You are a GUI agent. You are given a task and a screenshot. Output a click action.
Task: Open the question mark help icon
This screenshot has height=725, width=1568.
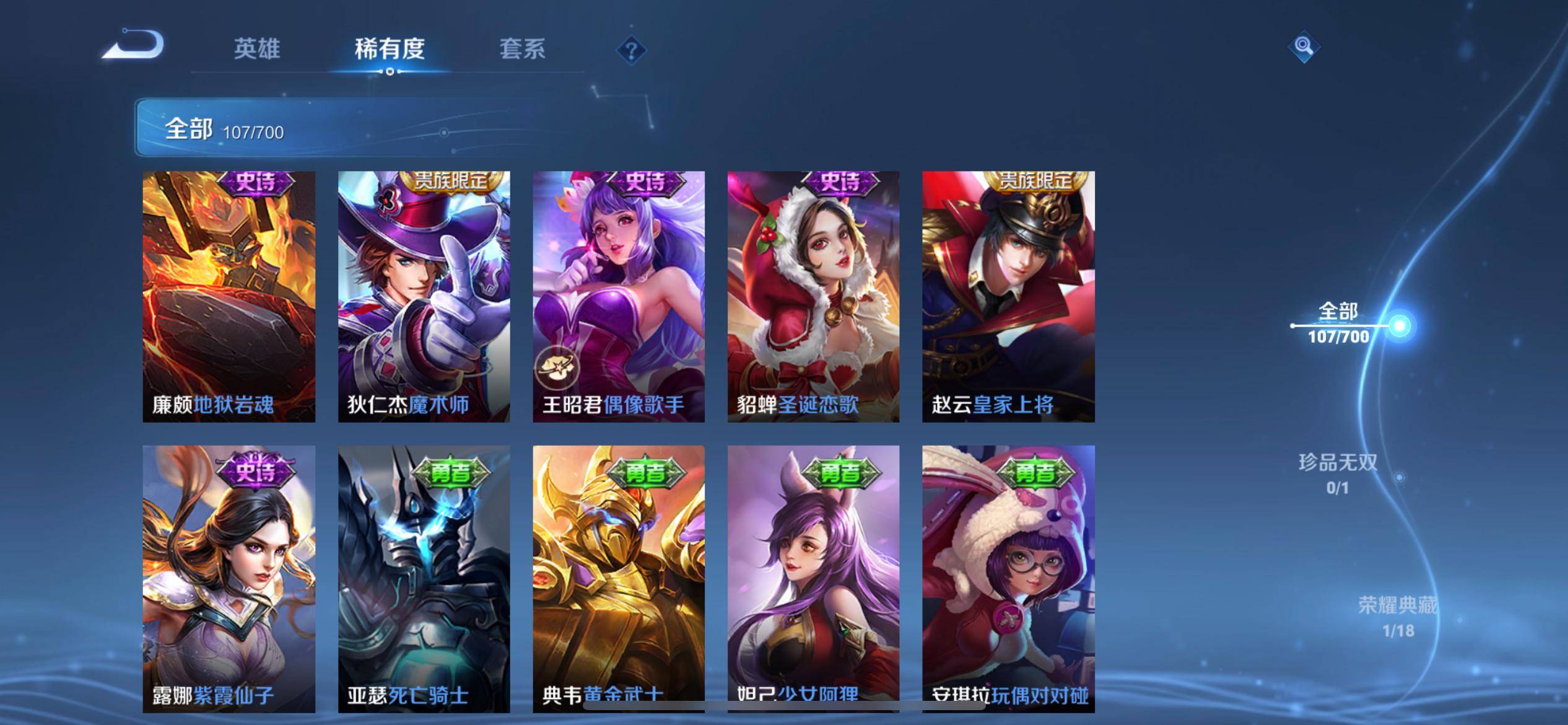[631, 50]
